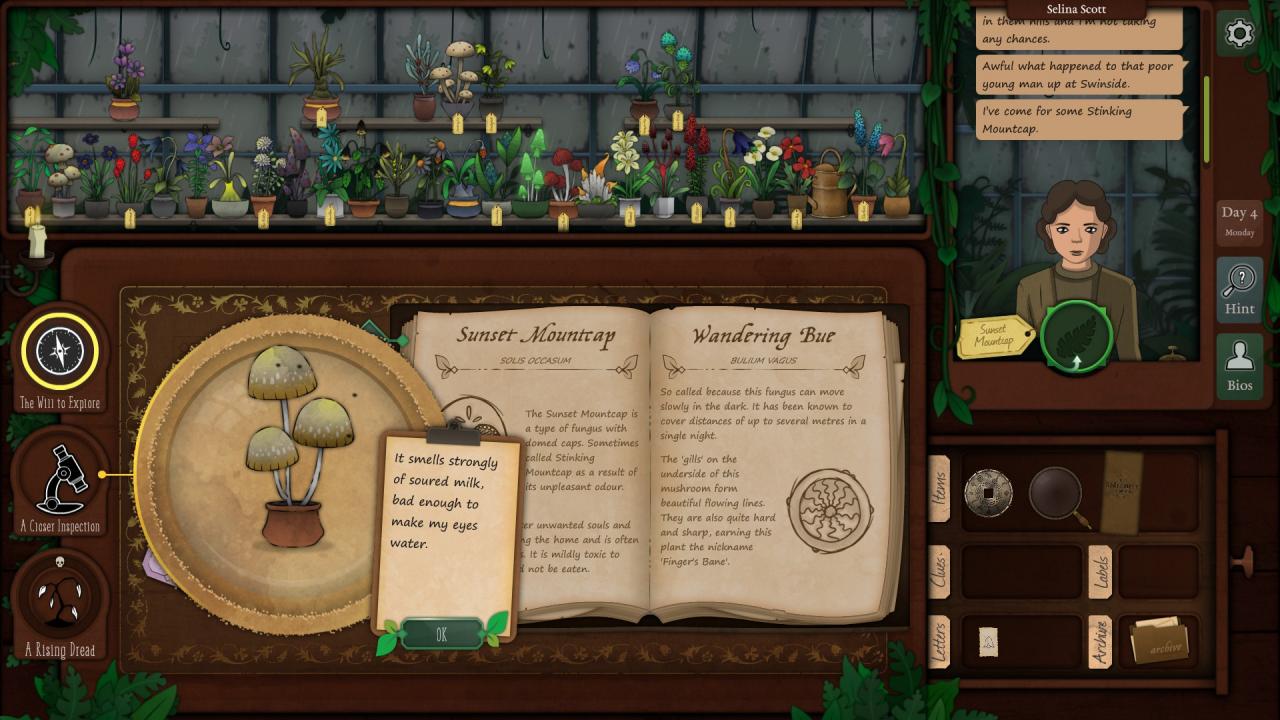Open the archive folder
The width and height of the screenshot is (1280, 720).
click(1158, 642)
